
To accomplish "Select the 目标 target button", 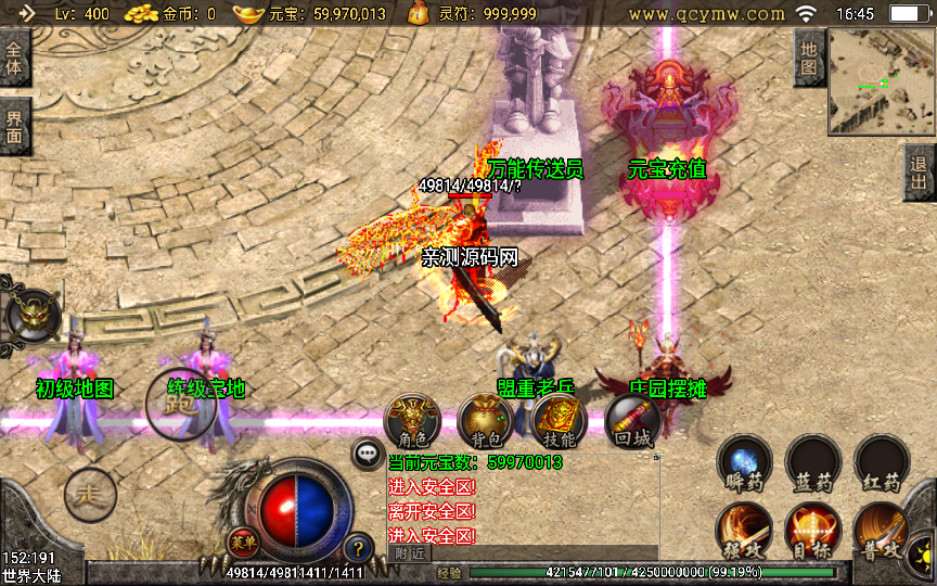I will pos(813,532).
